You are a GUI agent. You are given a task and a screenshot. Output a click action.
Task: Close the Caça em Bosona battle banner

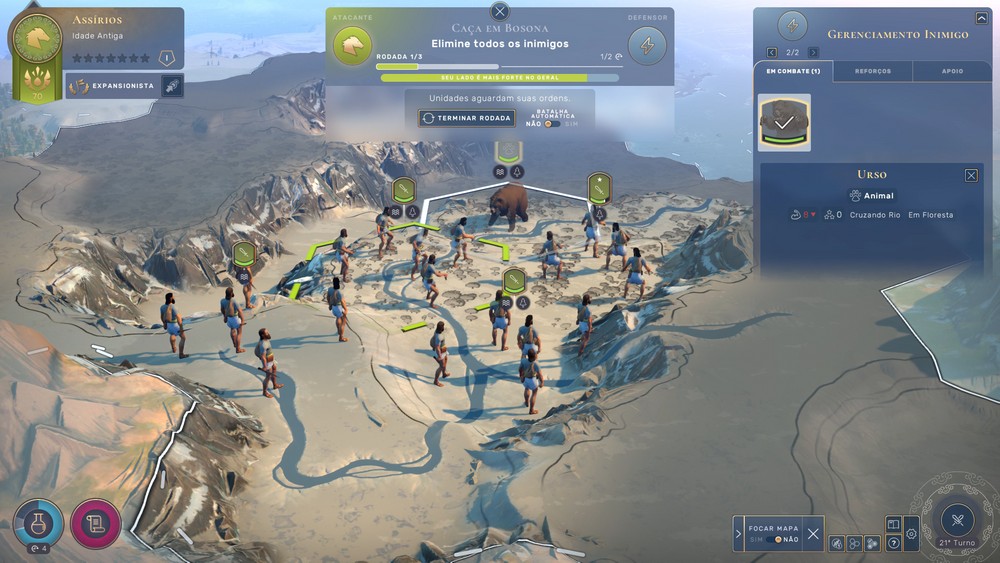[x=500, y=12]
